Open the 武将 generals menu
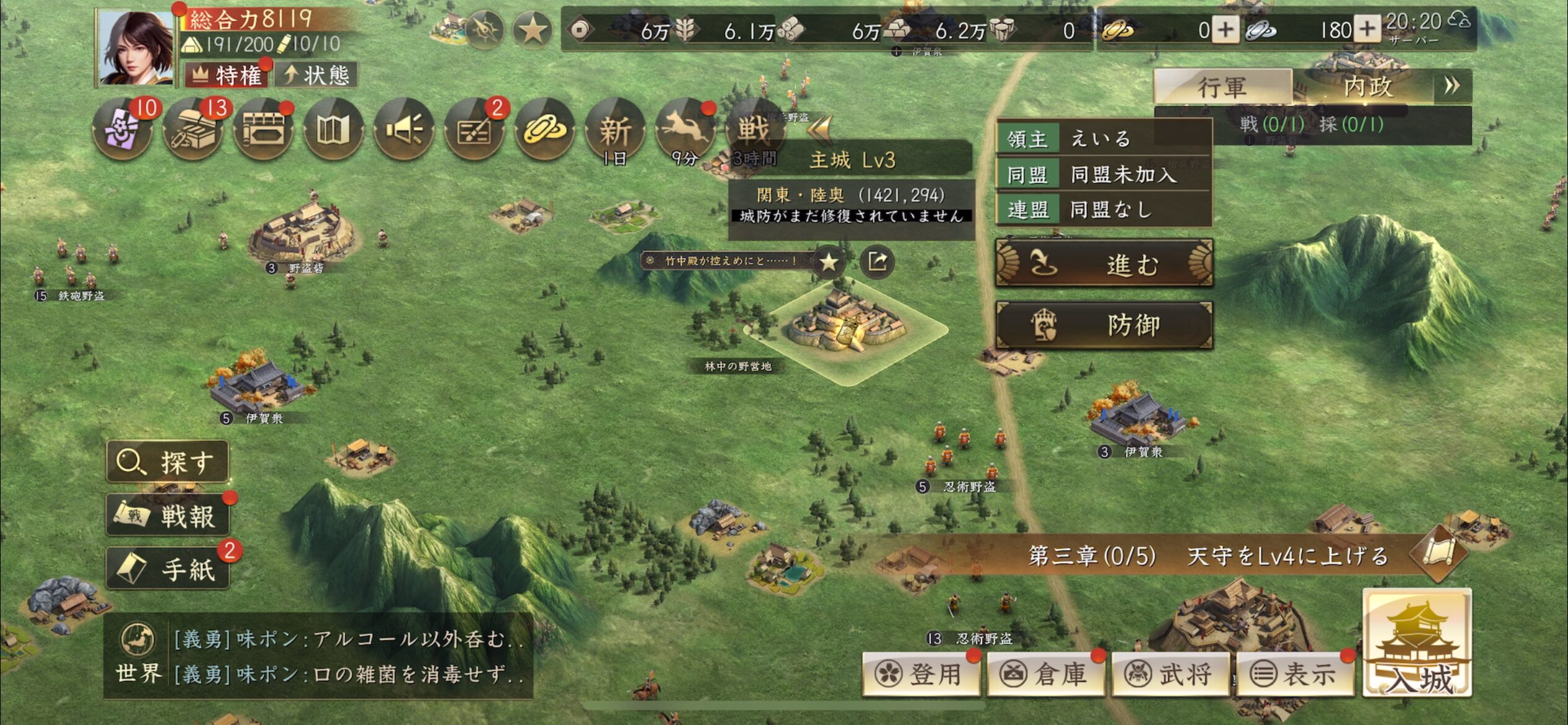 (x=1170, y=674)
